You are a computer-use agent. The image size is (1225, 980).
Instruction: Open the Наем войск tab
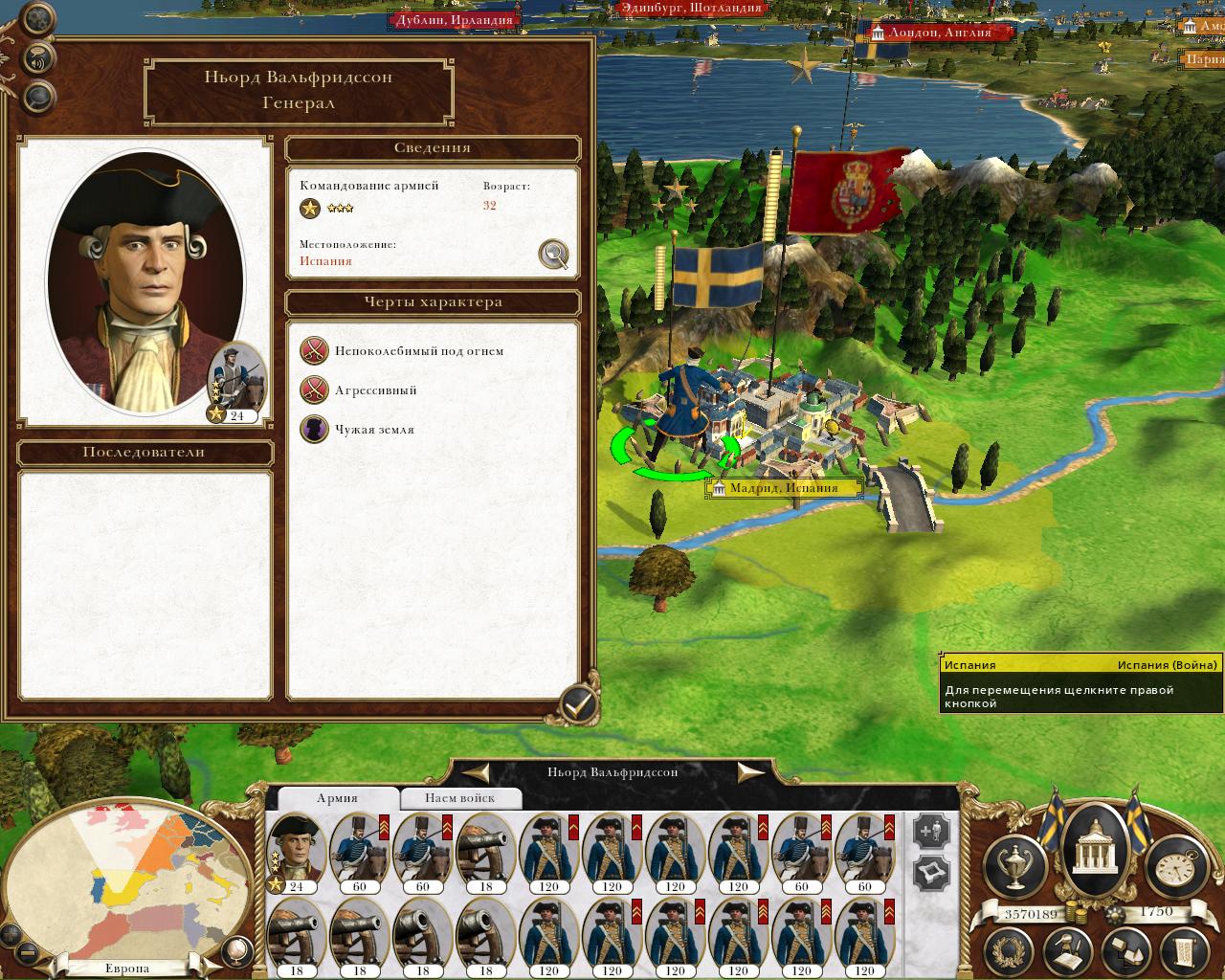click(x=460, y=798)
